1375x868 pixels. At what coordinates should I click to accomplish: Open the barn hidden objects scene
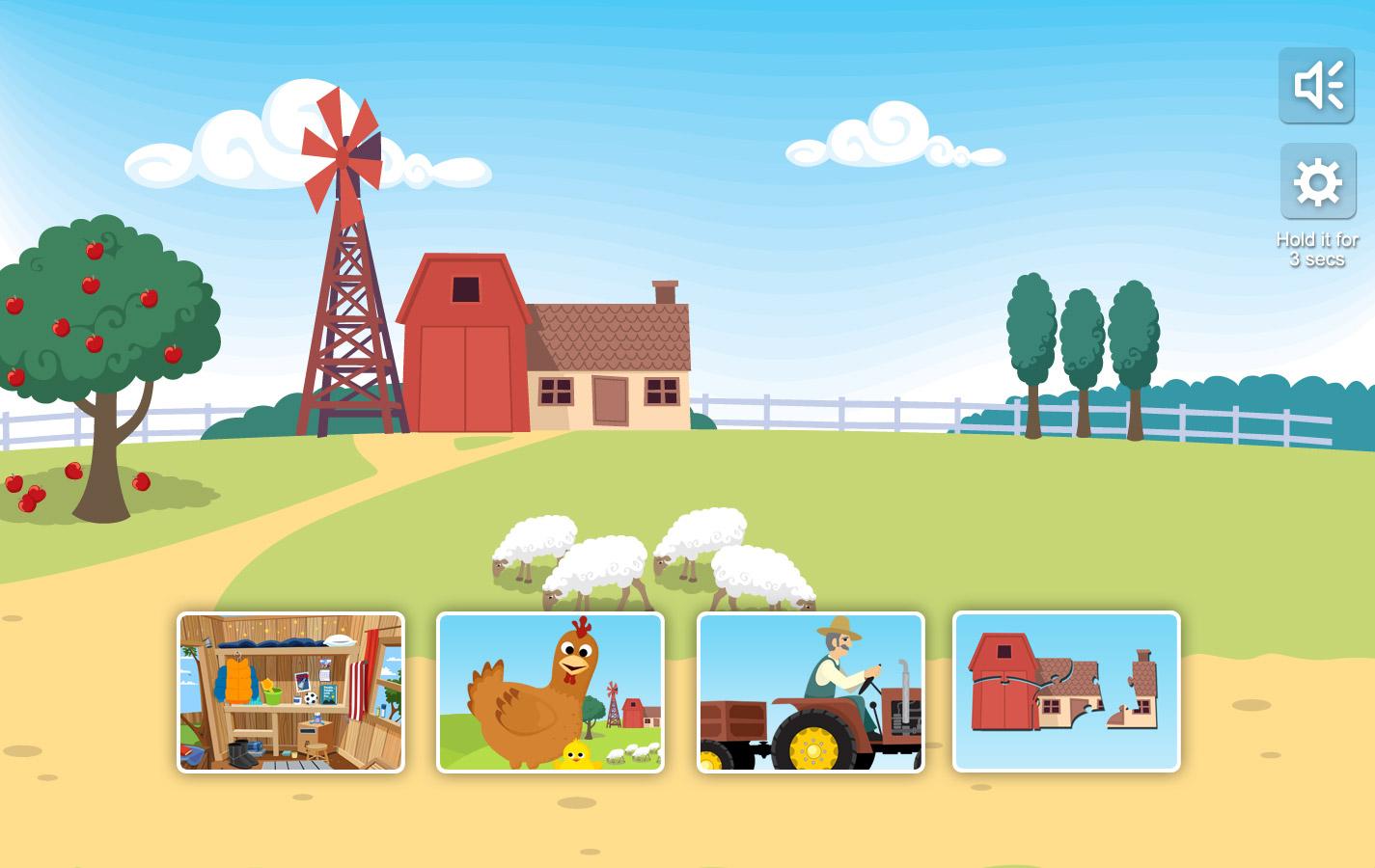coord(289,691)
